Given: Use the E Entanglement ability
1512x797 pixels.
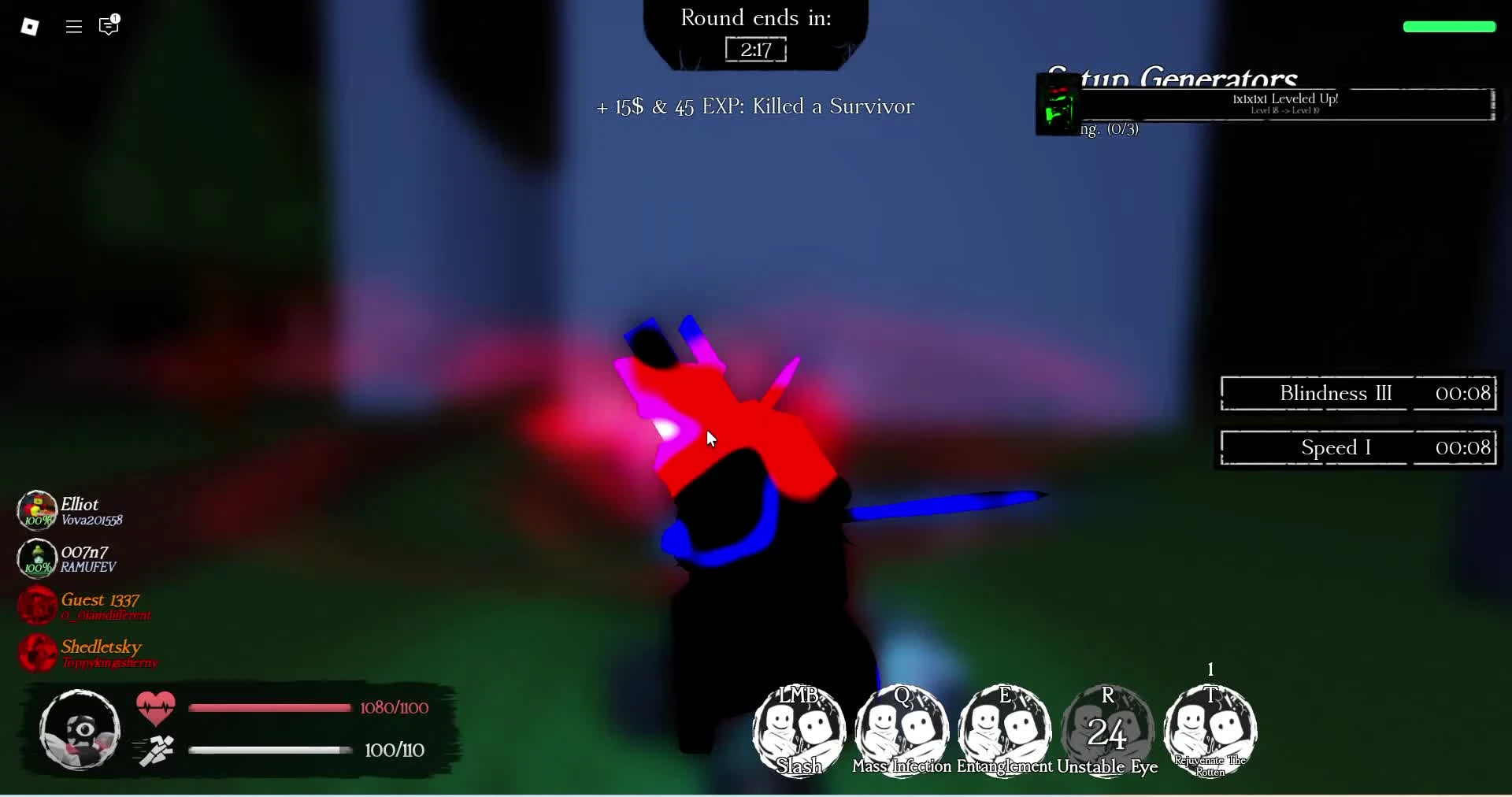Looking at the screenshot, I should 1004,731.
